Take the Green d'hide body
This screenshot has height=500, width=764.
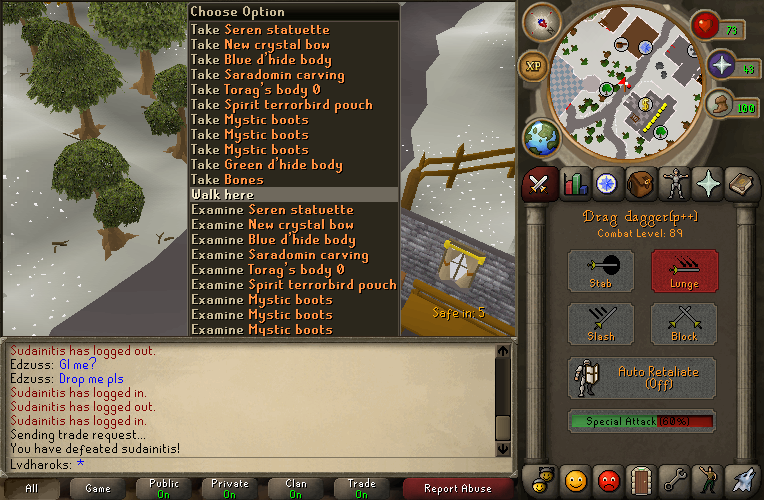(266, 165)
